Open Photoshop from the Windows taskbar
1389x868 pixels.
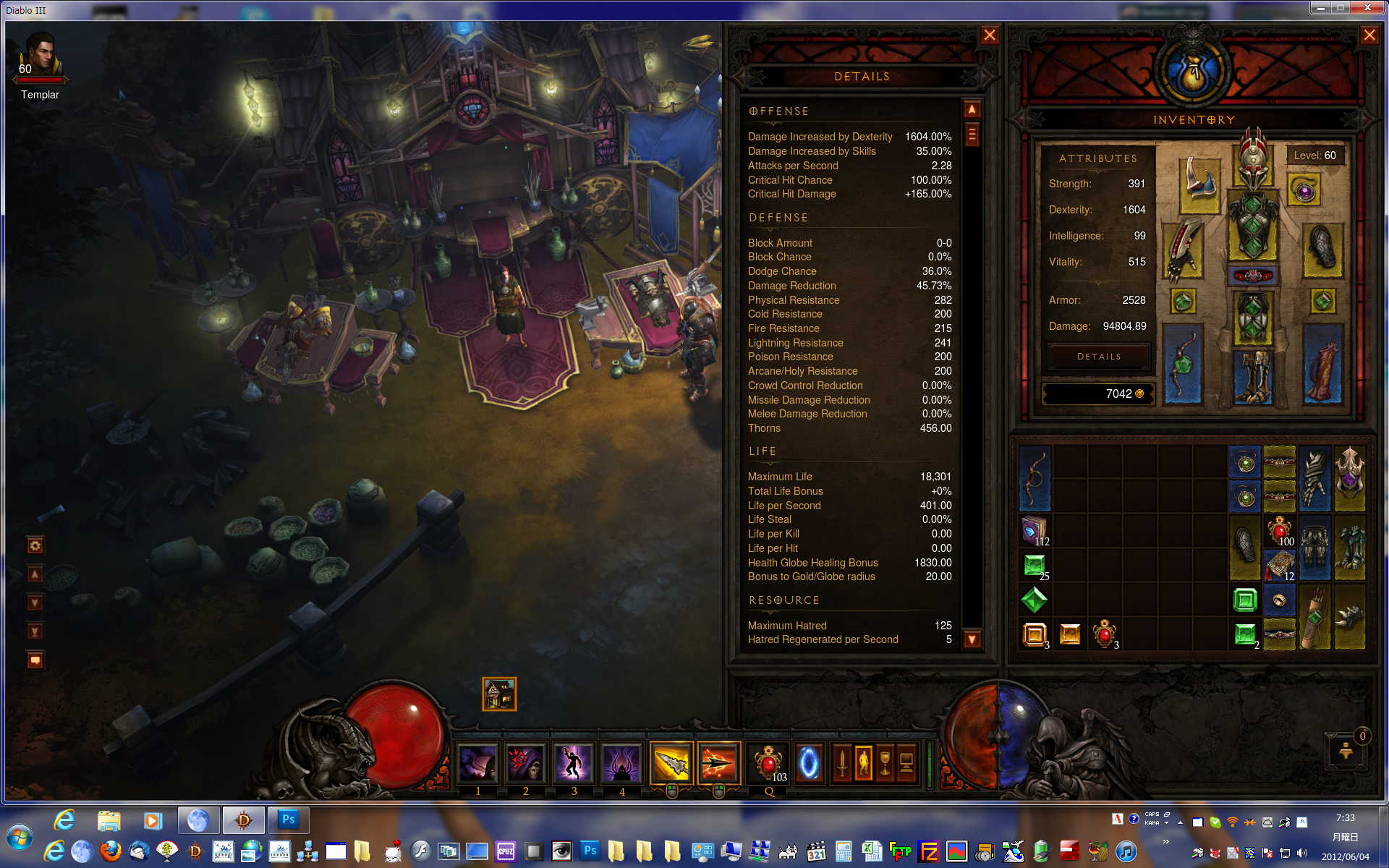click(288, 820)
